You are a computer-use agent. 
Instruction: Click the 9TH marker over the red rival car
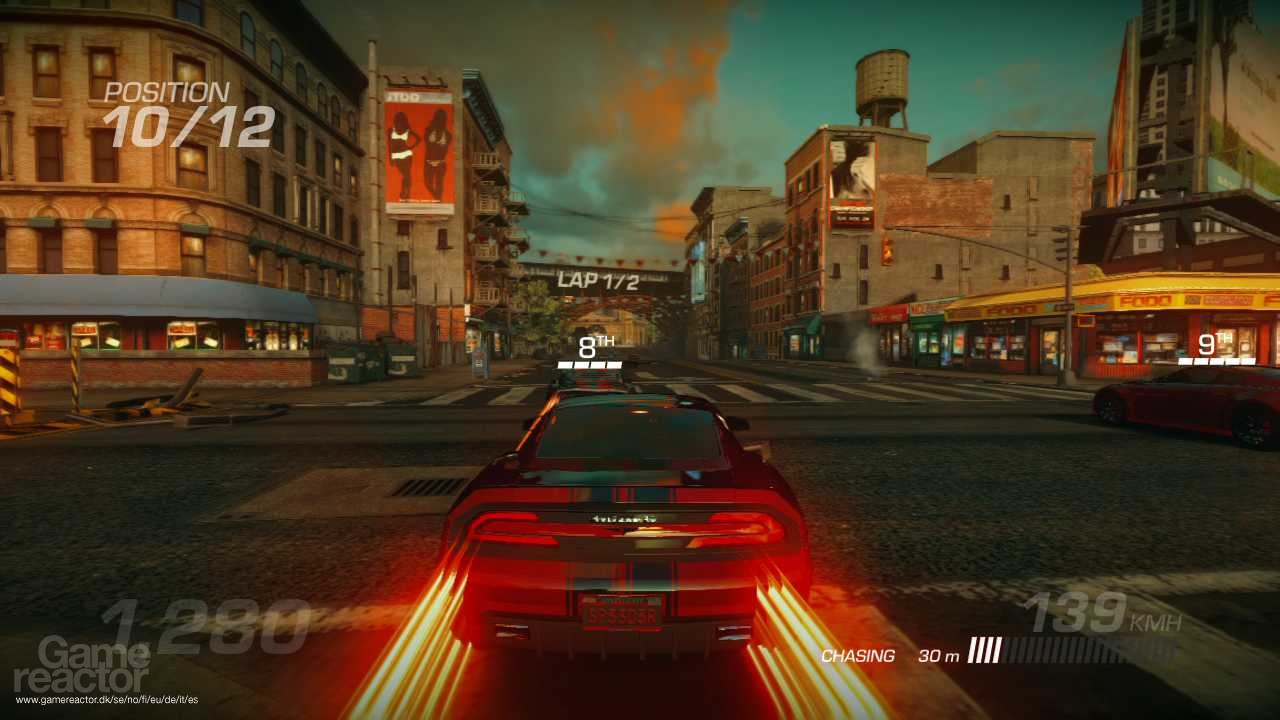[x=1210, y=345]
